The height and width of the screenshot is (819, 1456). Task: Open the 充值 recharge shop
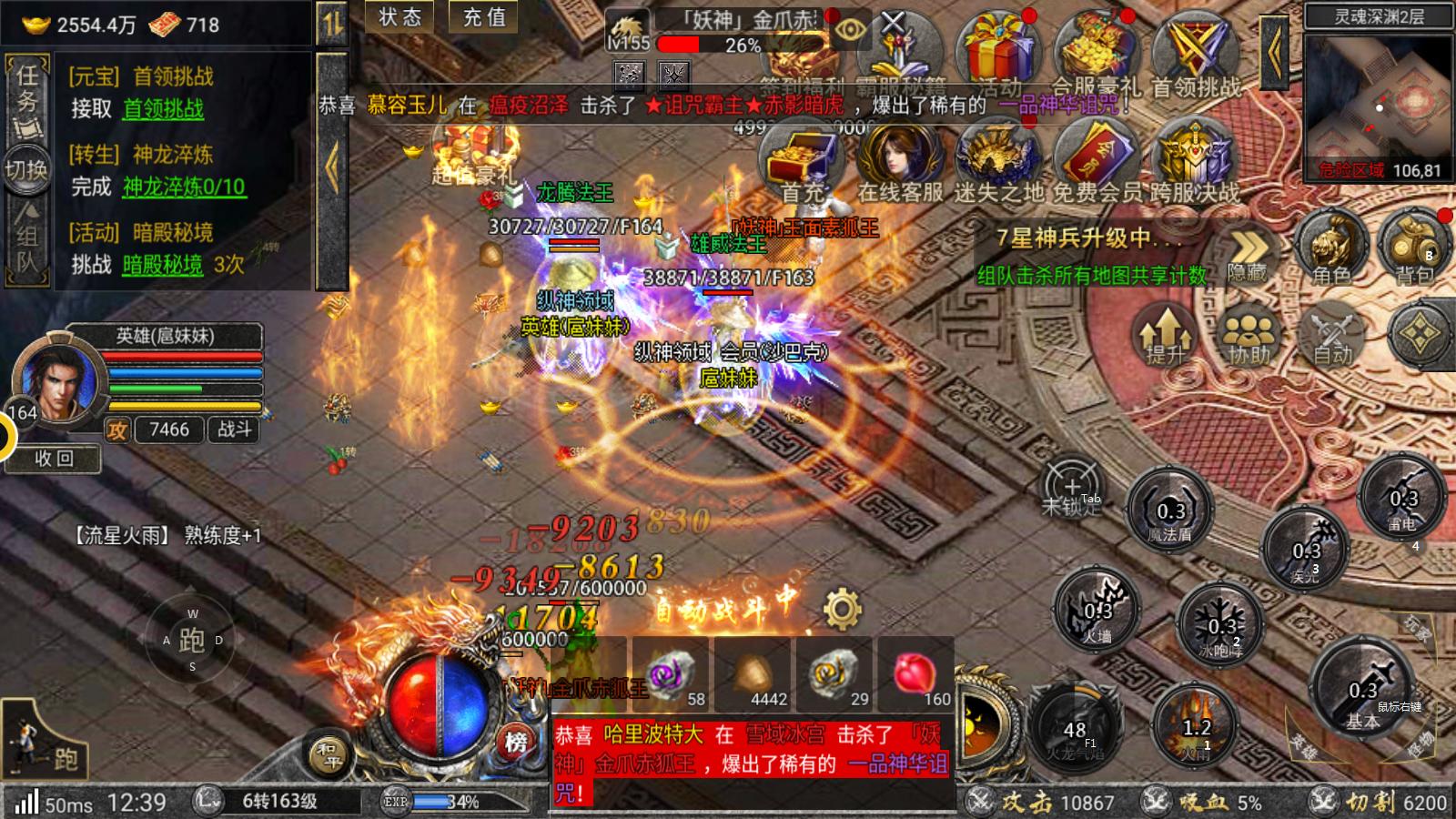pos(484,17)
